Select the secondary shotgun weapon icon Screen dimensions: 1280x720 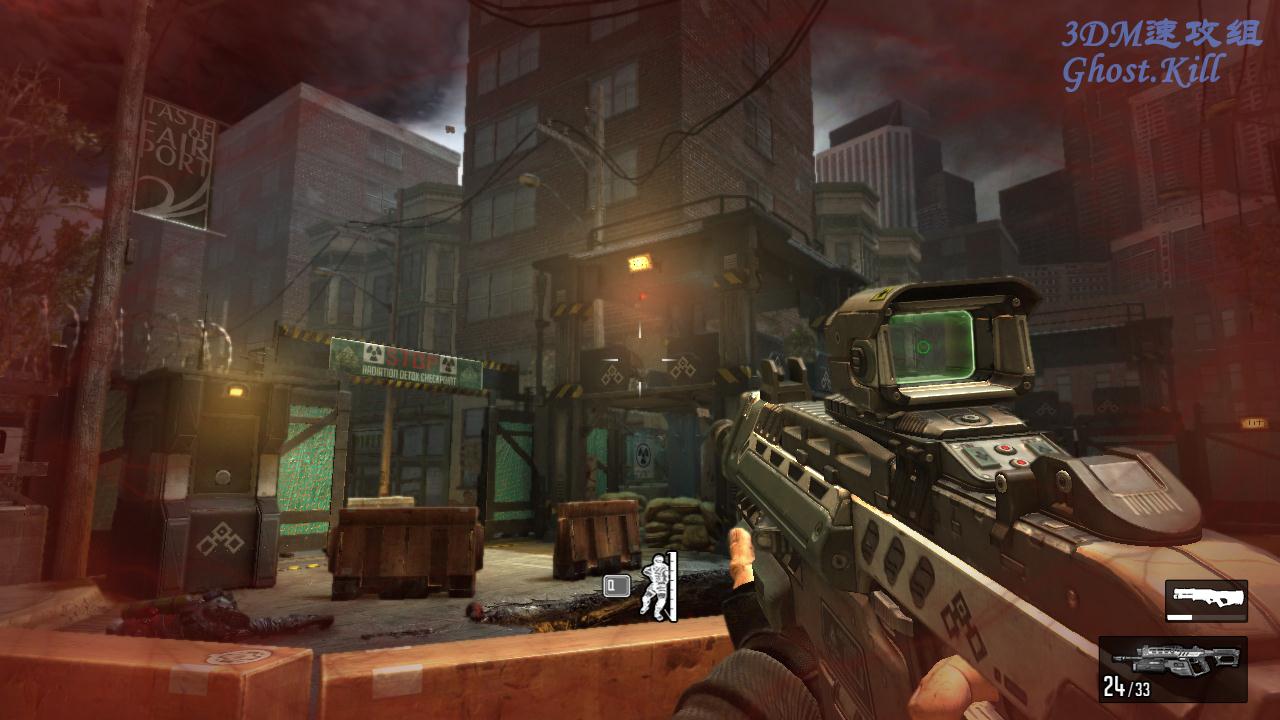1206,600
